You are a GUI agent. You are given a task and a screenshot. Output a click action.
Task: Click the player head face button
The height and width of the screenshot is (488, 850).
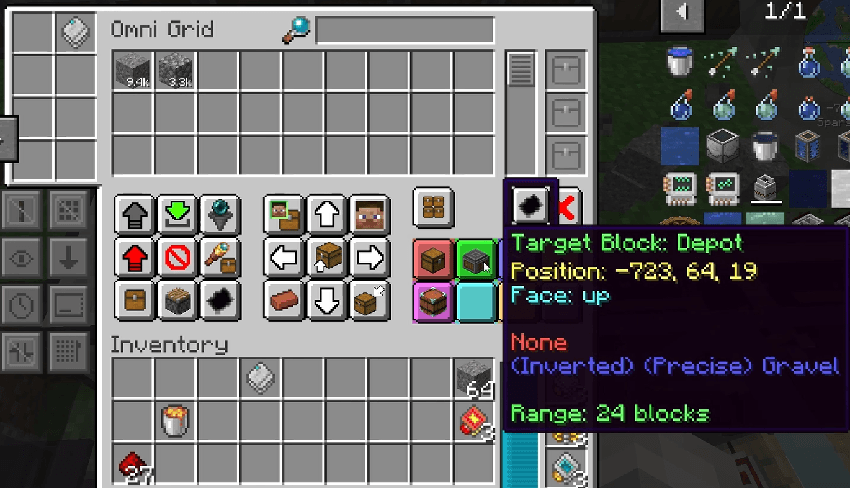point(369,214)
